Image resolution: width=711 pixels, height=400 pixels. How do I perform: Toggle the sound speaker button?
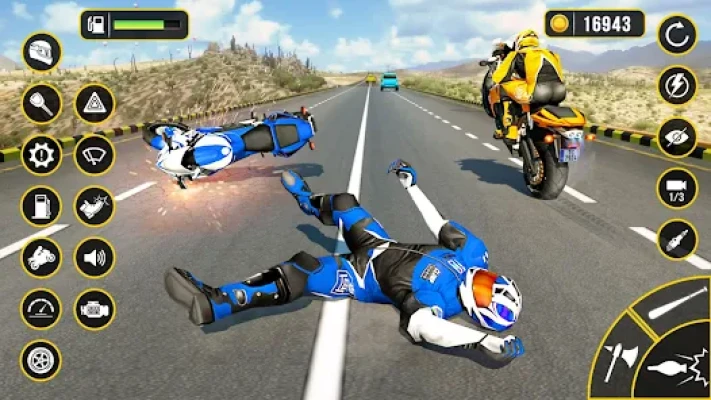coord(95,258)
